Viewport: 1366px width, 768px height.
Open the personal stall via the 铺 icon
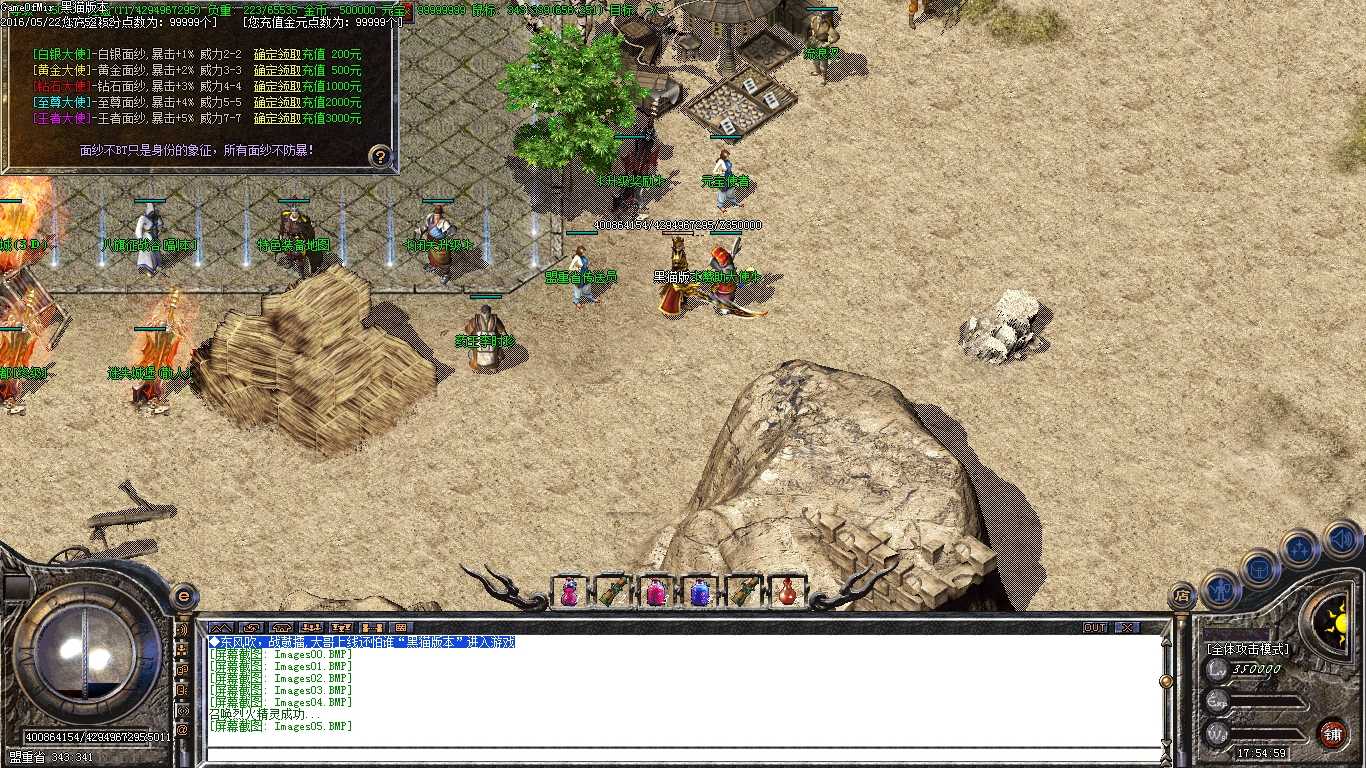[1333, 733]
